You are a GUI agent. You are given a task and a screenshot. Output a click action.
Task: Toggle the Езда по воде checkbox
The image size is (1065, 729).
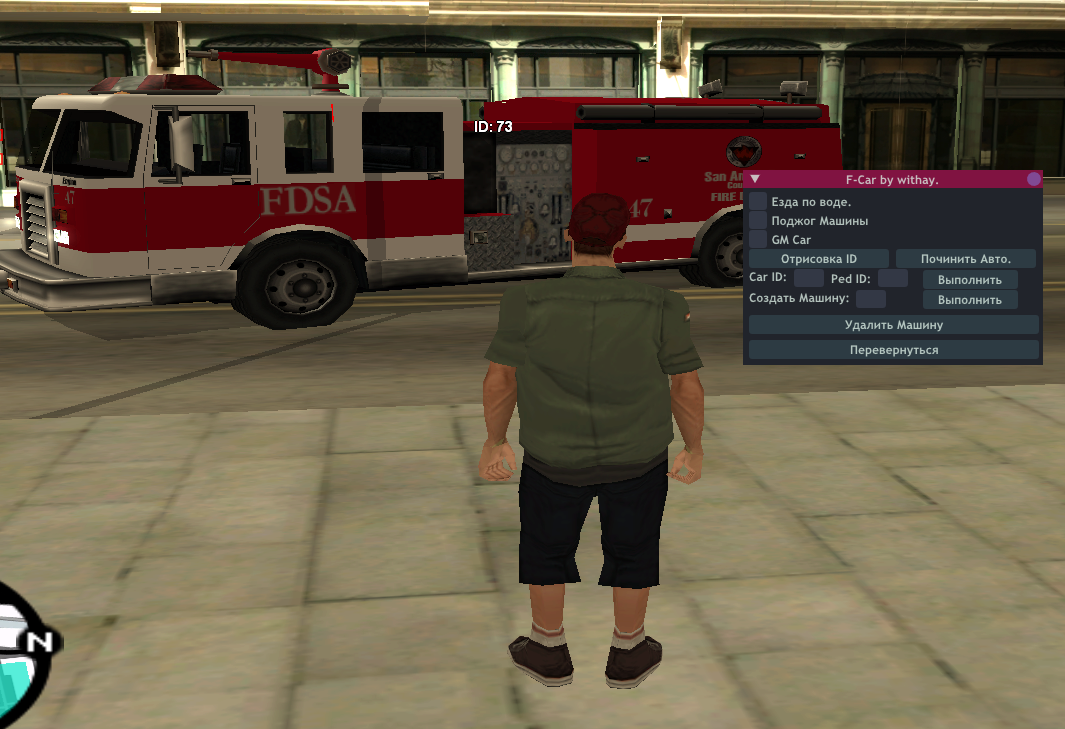point(758,201)
